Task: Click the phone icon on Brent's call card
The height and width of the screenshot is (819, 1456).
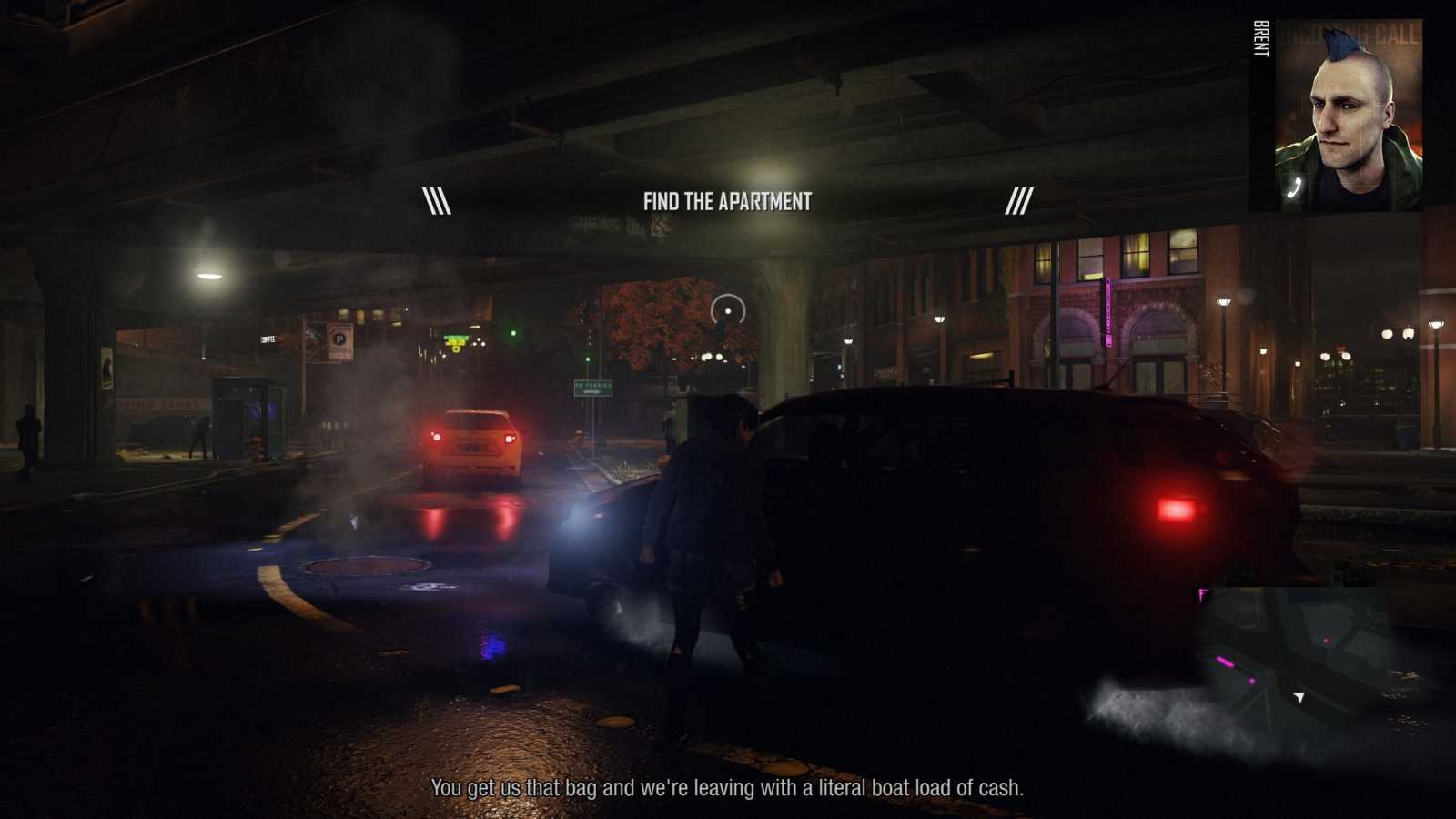Action: (x=1294, y=187)
